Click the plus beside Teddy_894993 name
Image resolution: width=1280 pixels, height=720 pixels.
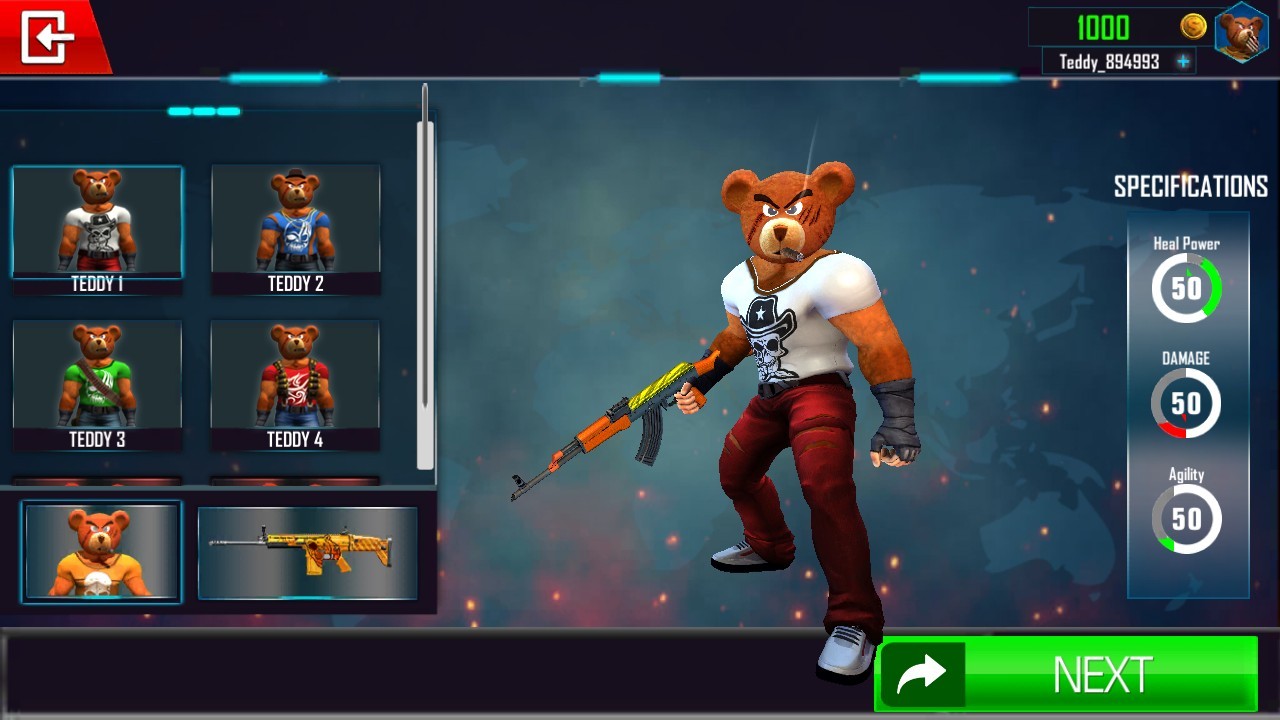(1183, 62)
